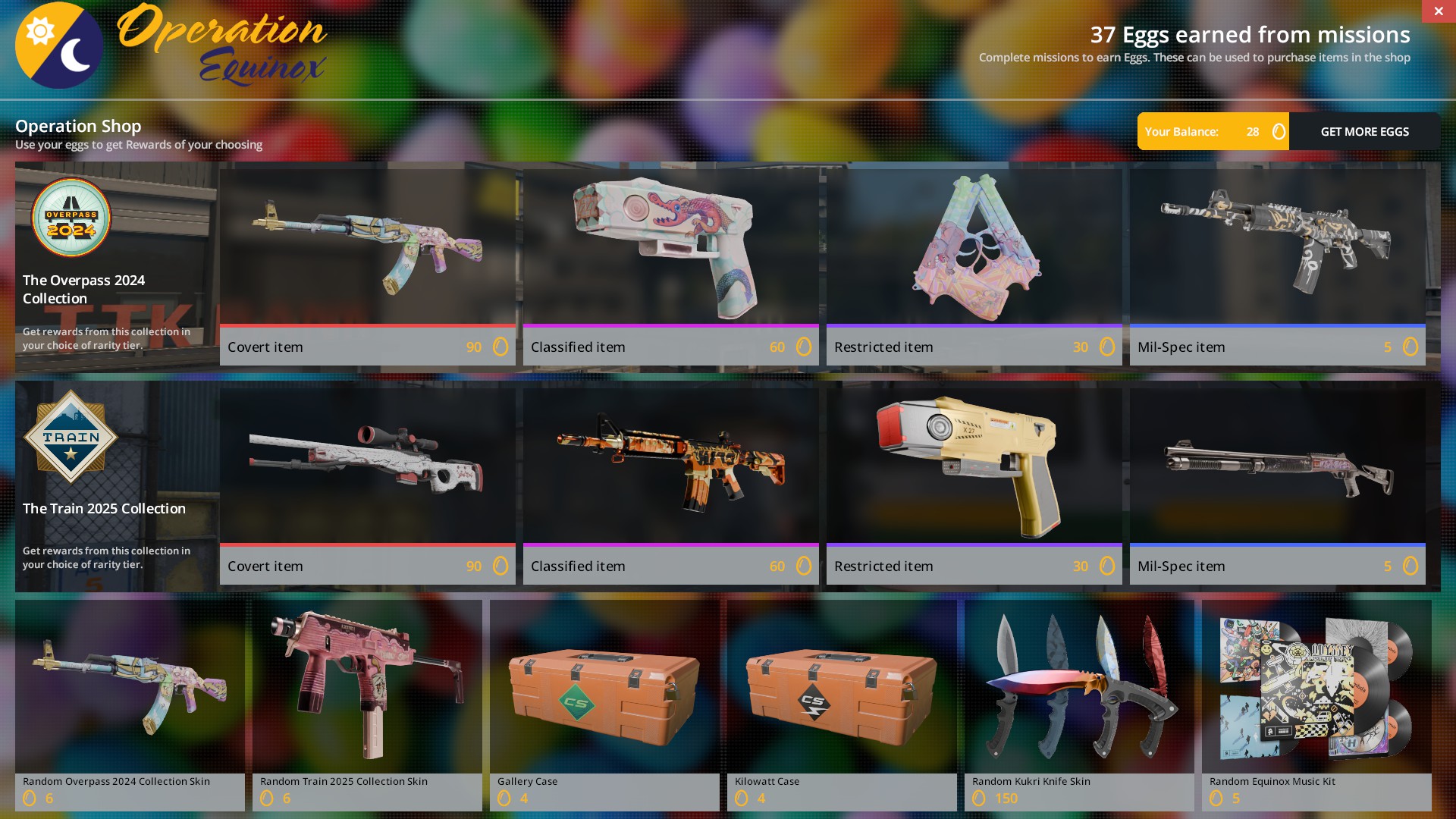Image resolution: width=1456 pixels, height=819 pixels.
Task: Choose the Random Equinox Music Kit
Action: 1316,705
